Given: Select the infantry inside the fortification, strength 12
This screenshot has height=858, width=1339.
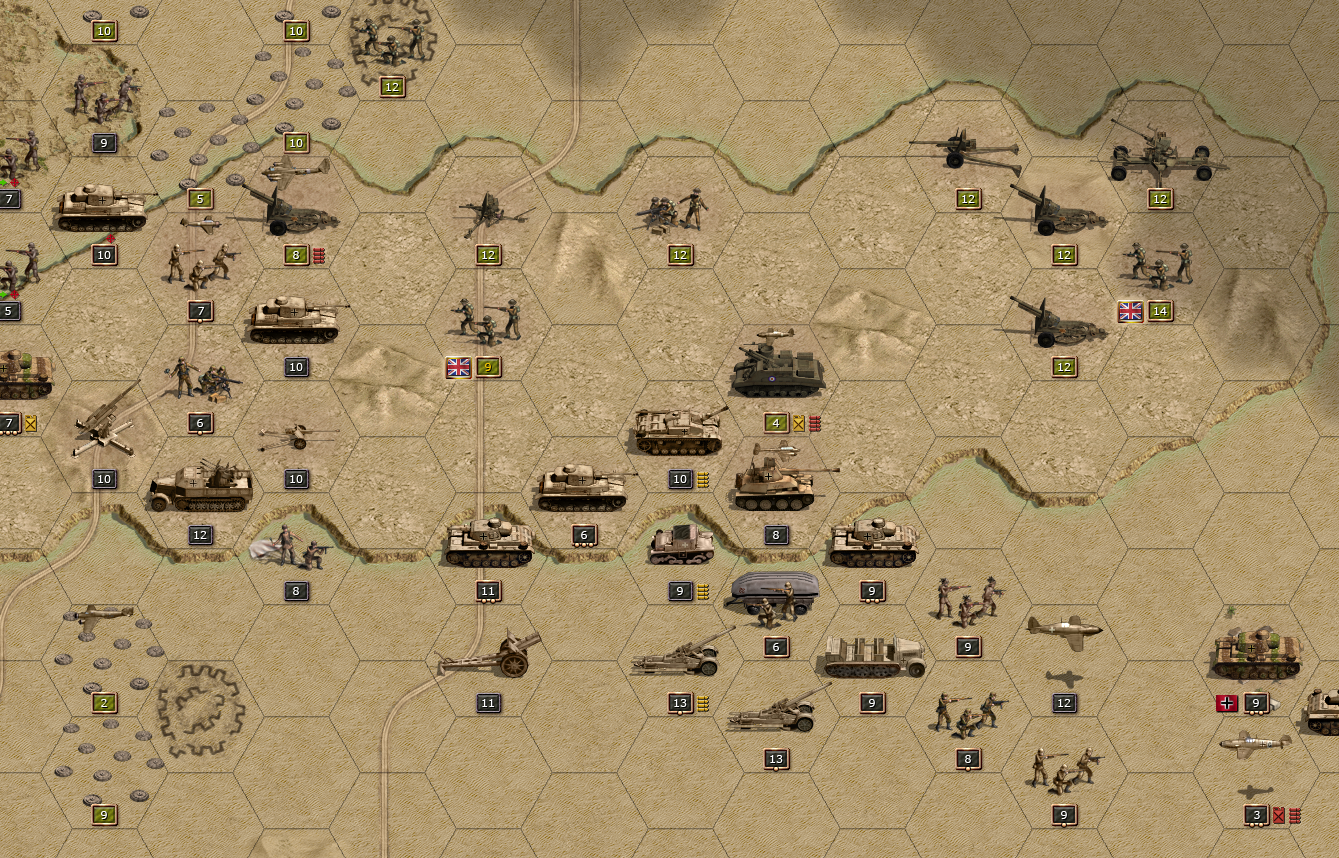Looking at the screenshot, I should pyautogui.click(x=392, y=38).
